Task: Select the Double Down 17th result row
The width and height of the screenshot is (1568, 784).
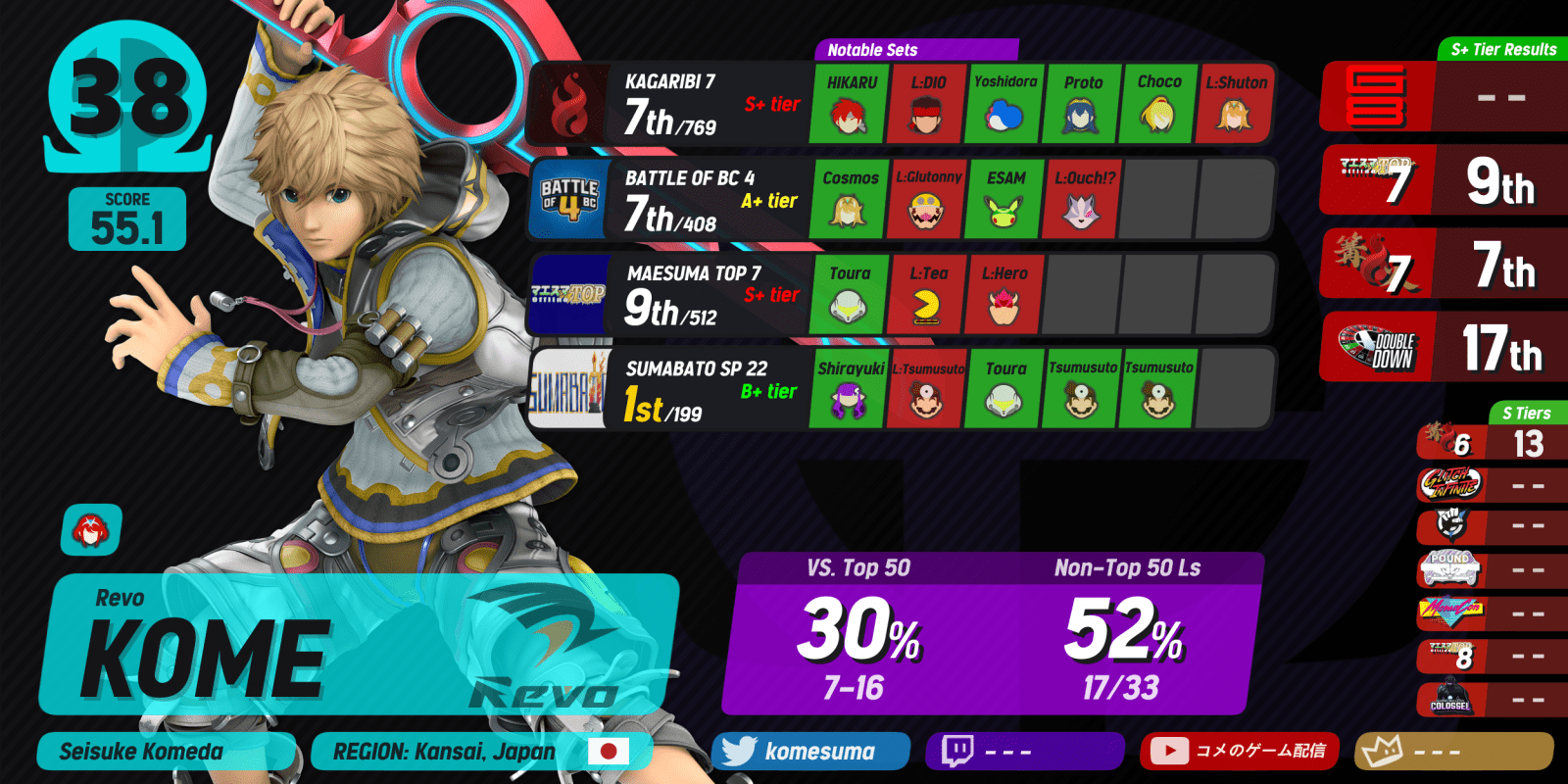Action: [1445, 347]
